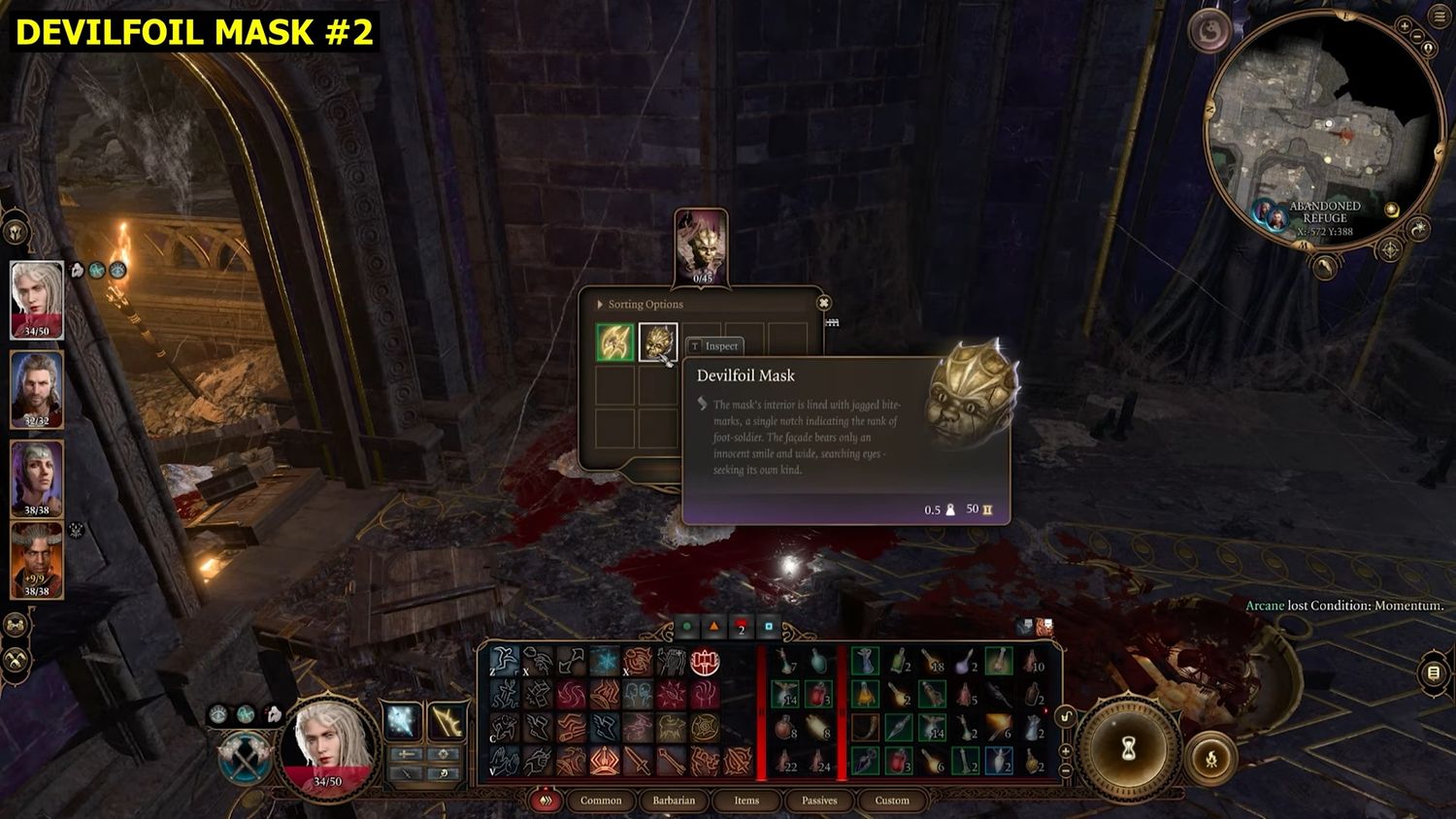Zoom in the minimap
The width and height of the screenshot is (1456, 819).
pos(1406,26)
